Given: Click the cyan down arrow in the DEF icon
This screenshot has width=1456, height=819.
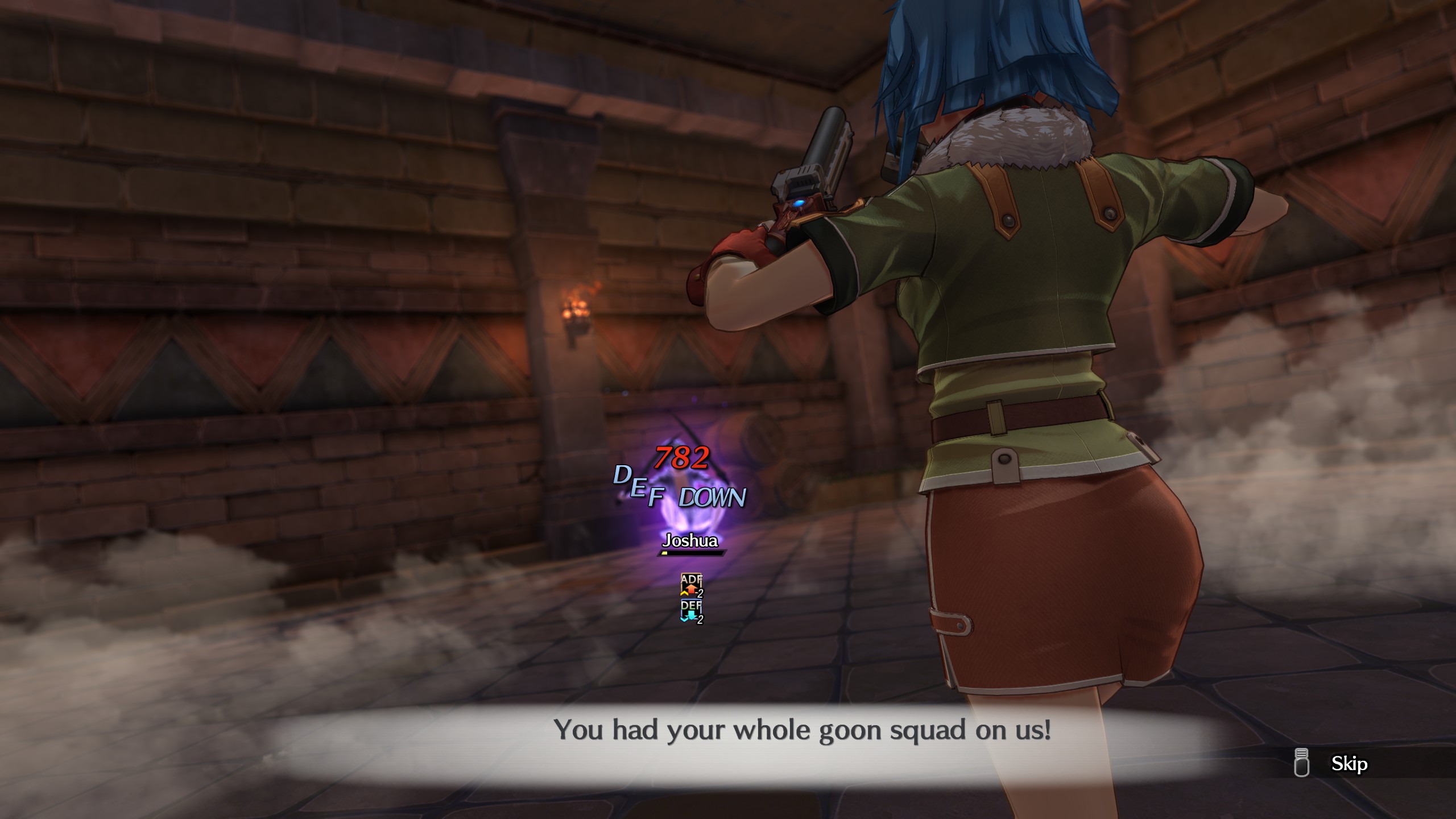Looking at the screenshot, I should tap(691, 615).
